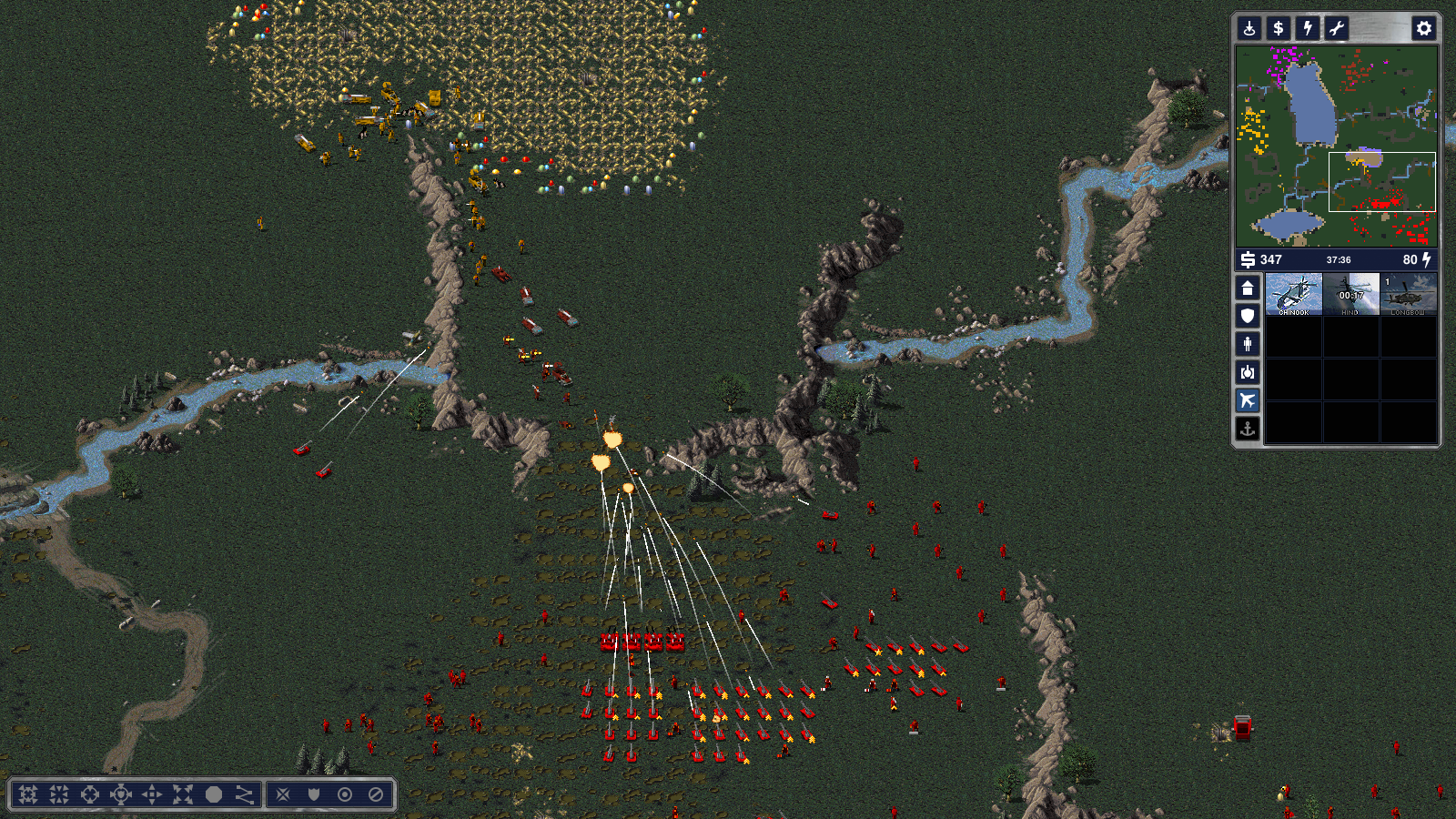Viewport: 1456px width, 819px height.
Task: Open the naval production tab
Action: point(1248,429)
